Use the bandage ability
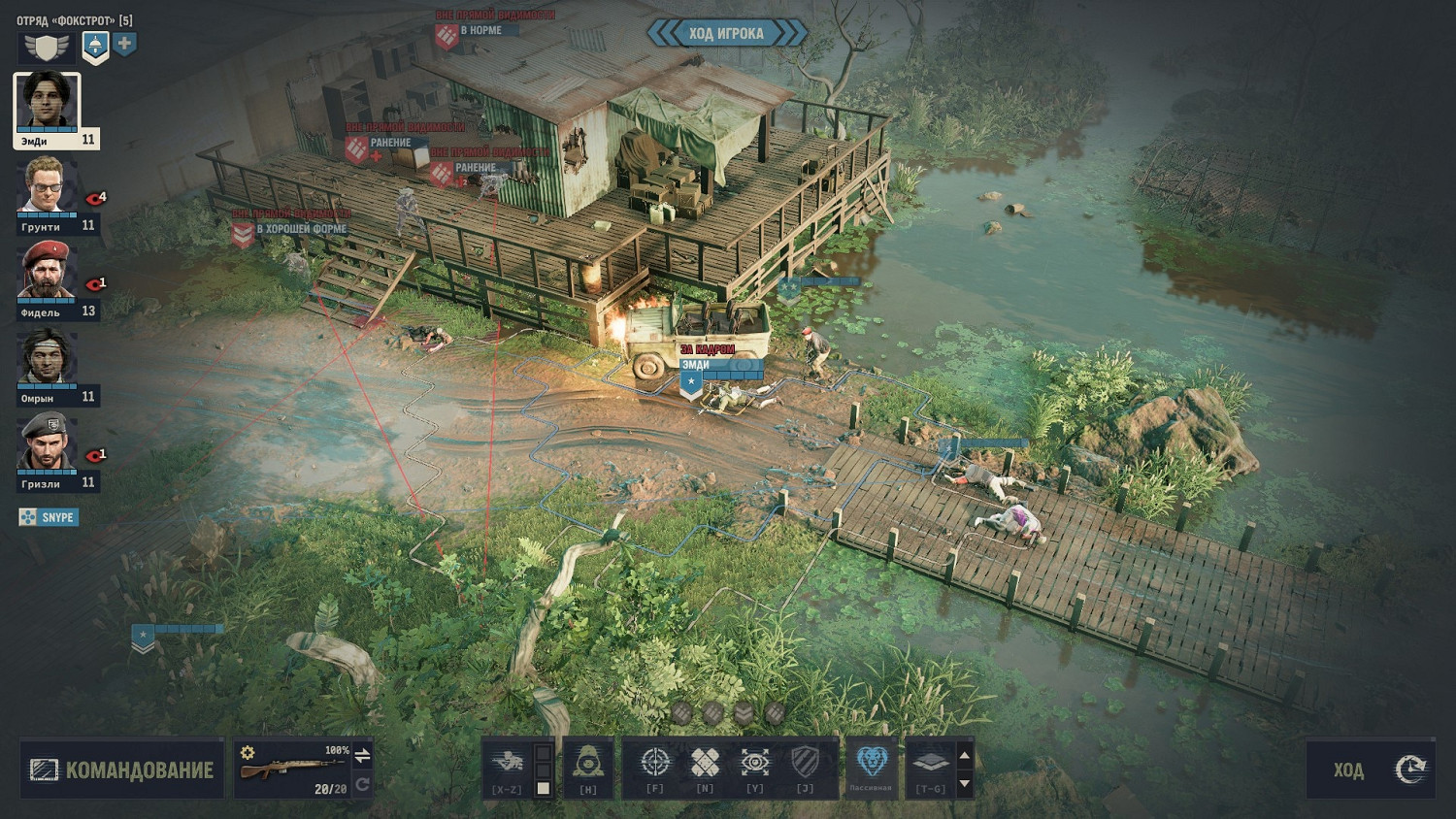 706,764
